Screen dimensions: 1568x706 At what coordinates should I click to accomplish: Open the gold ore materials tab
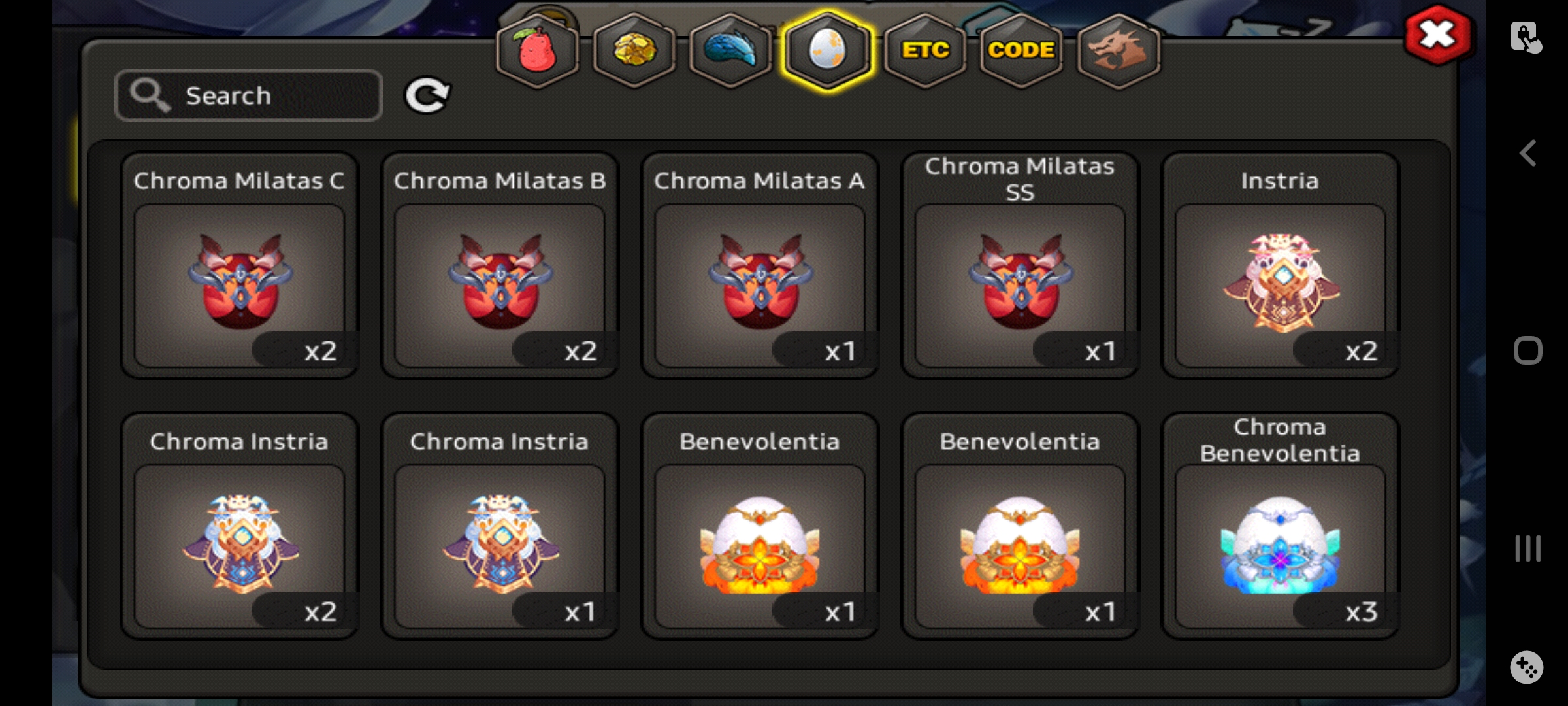point(634,50)
